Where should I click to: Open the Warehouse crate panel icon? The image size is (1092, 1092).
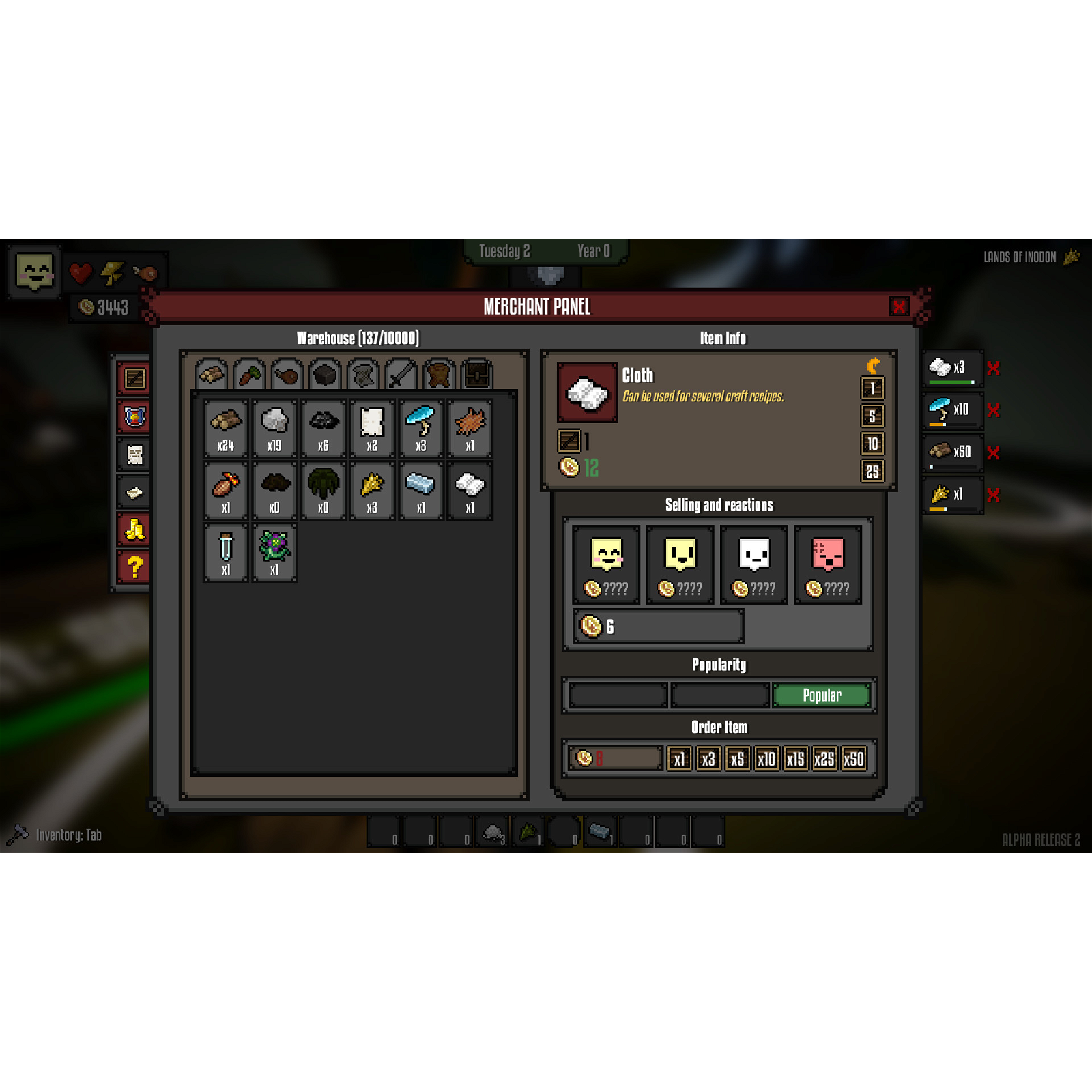coord(133,379)
